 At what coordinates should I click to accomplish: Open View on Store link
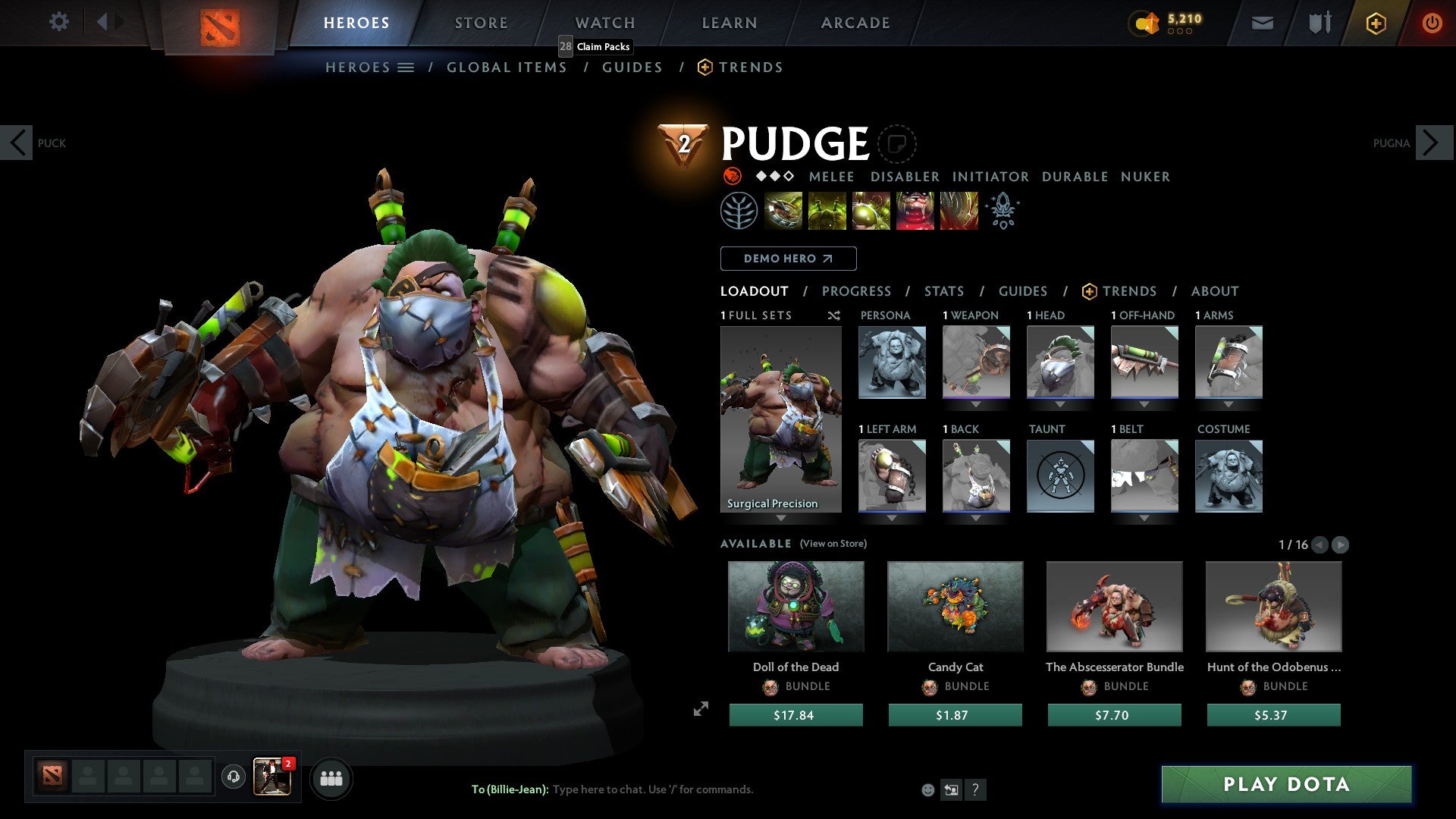coord(833,544)
